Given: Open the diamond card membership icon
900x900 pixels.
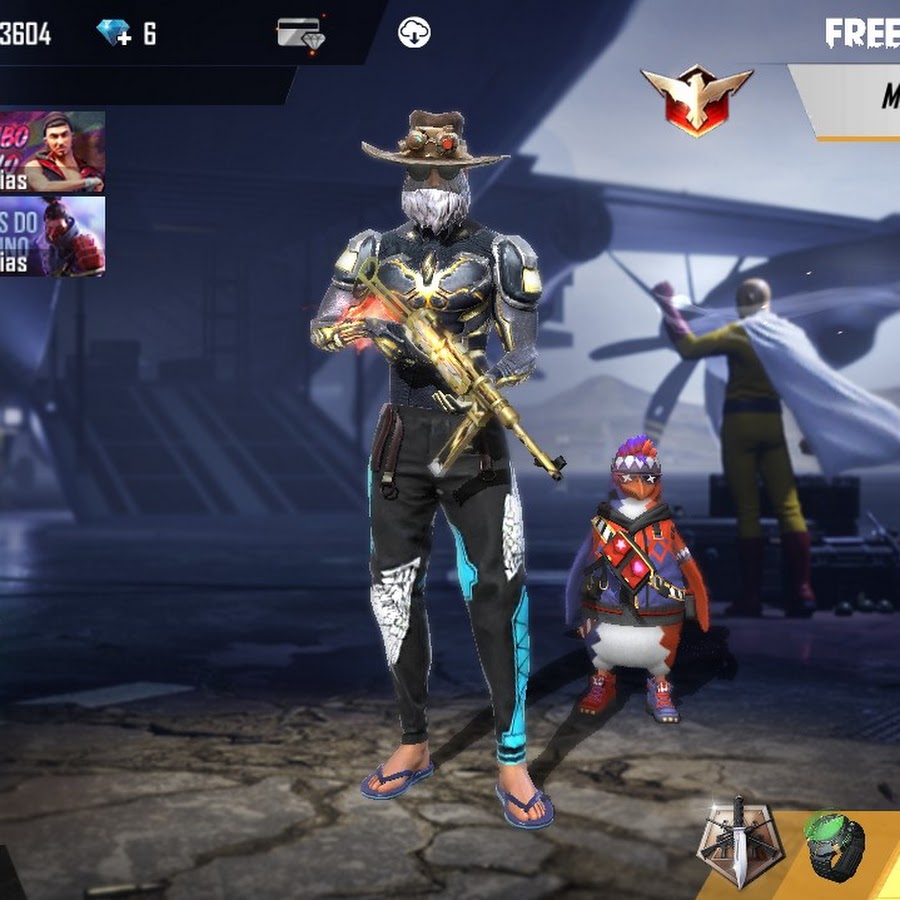Looking at the screenshot, I should click(x=300, y=33).
